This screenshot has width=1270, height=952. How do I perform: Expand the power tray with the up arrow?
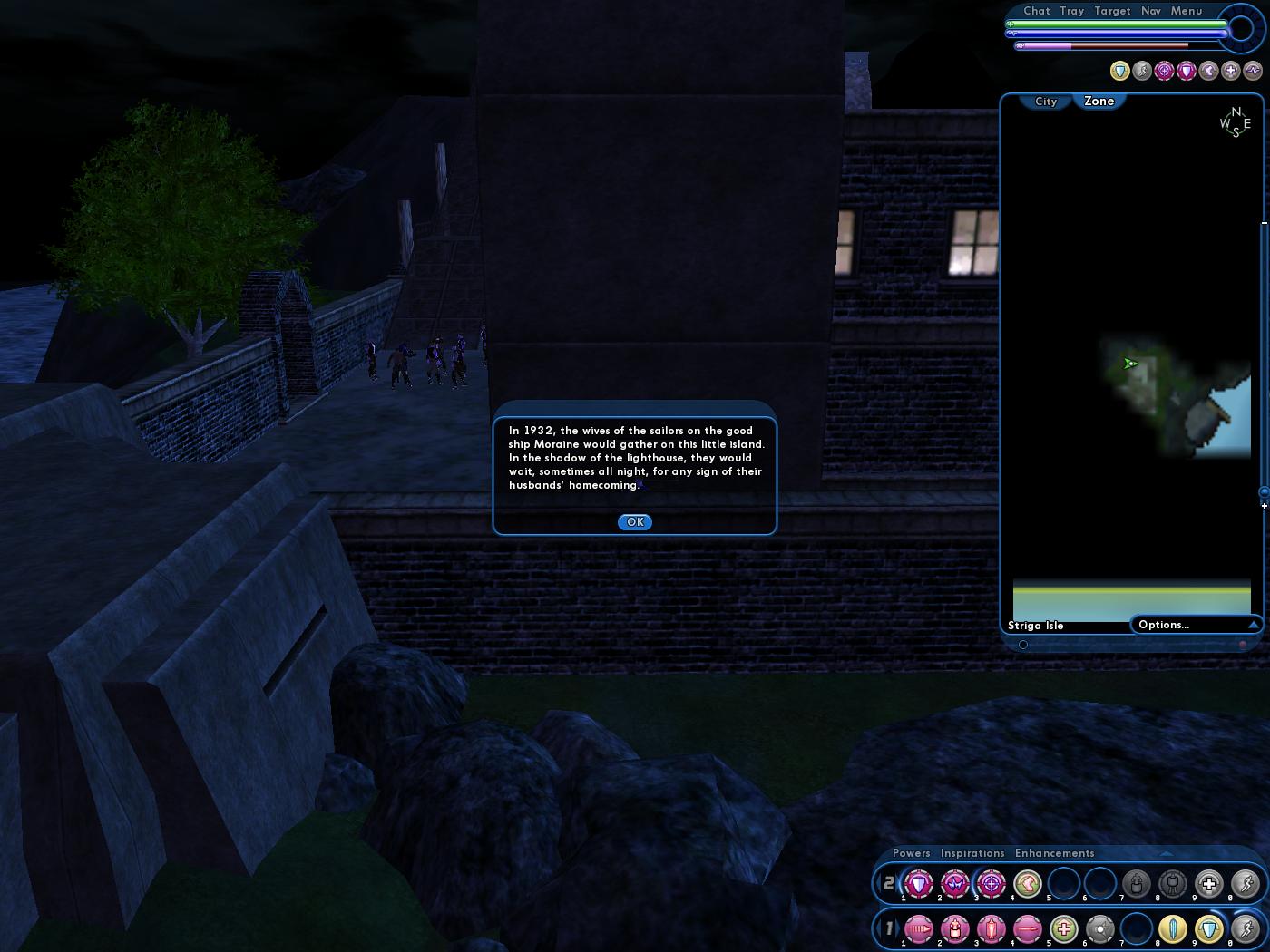1167,853
